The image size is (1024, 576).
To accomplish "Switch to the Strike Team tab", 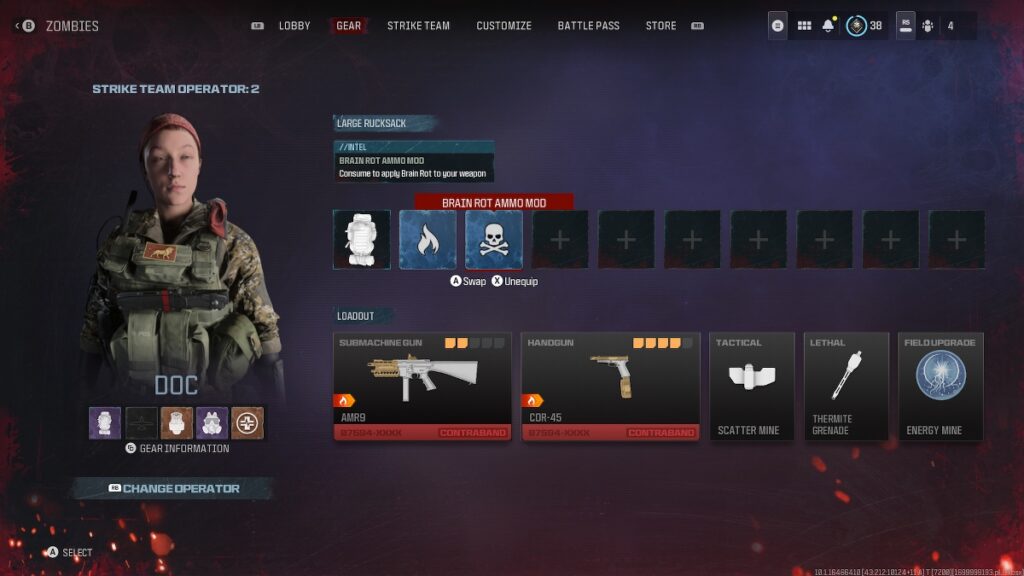I will pos(418,26).
